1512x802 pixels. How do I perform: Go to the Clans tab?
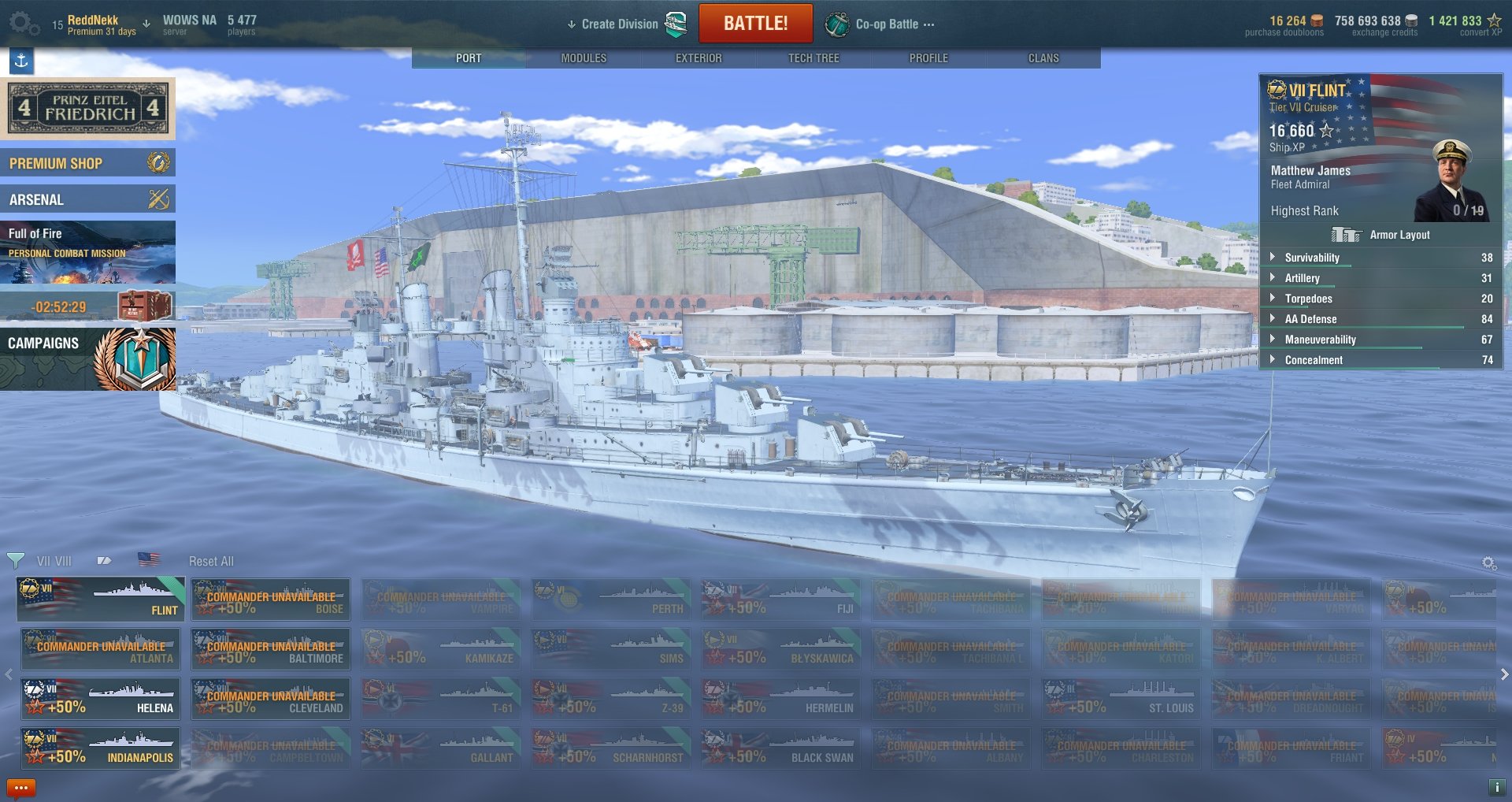coord(1043,58)
